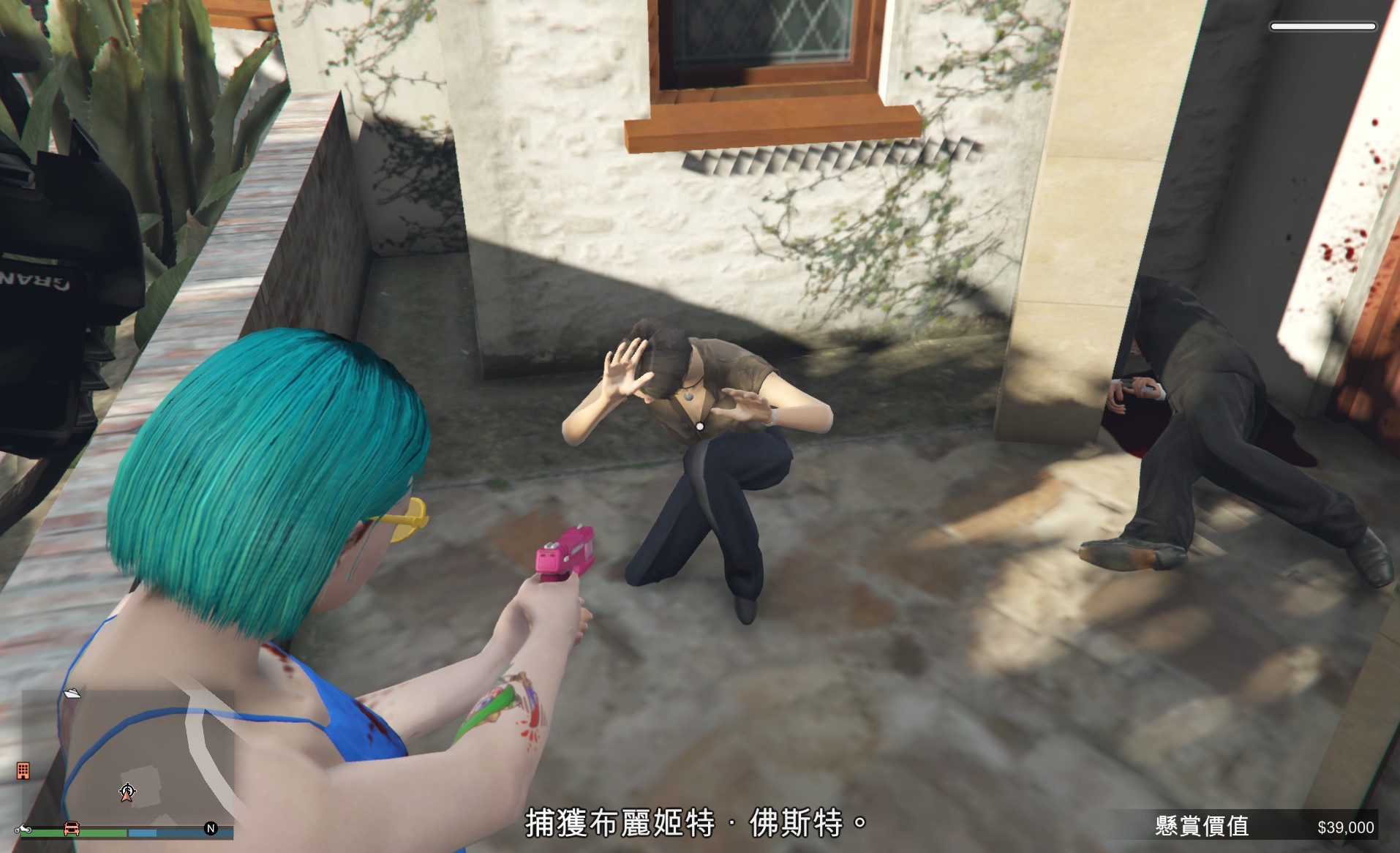The image size is (1400, 853).
Task: Select the orange car blip on minimap
Action: click(72, 828)
